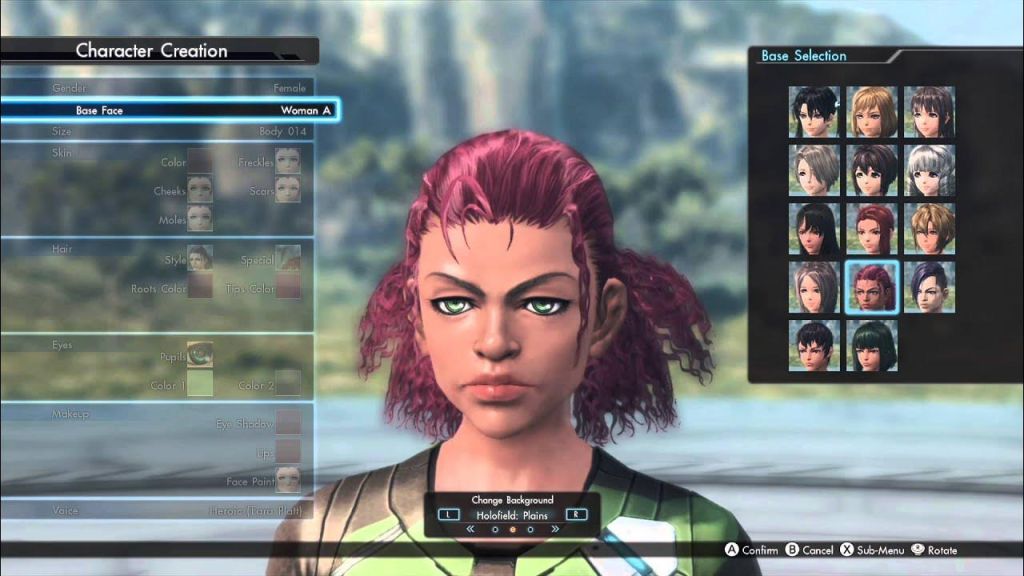Select the eye Pupils option
The height and width of the screenshot is (576, 1024).
coord(200,355)
